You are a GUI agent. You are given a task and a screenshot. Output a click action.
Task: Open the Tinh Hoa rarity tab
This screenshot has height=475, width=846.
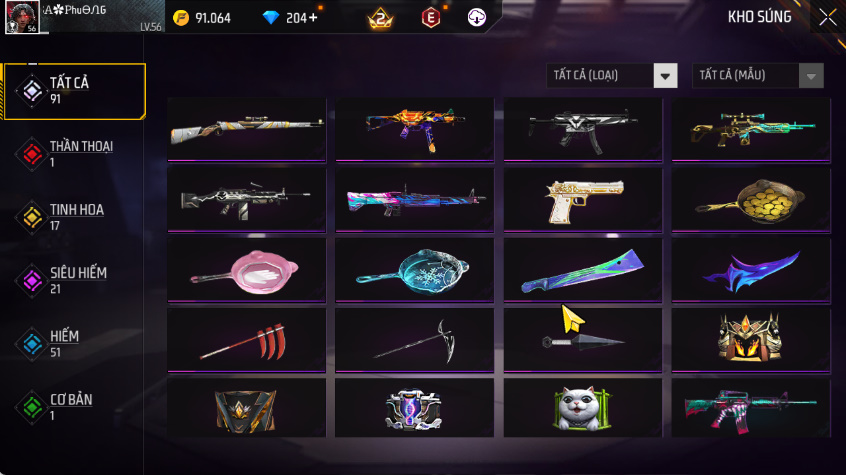pyautogui.click(x=74, y=217)
